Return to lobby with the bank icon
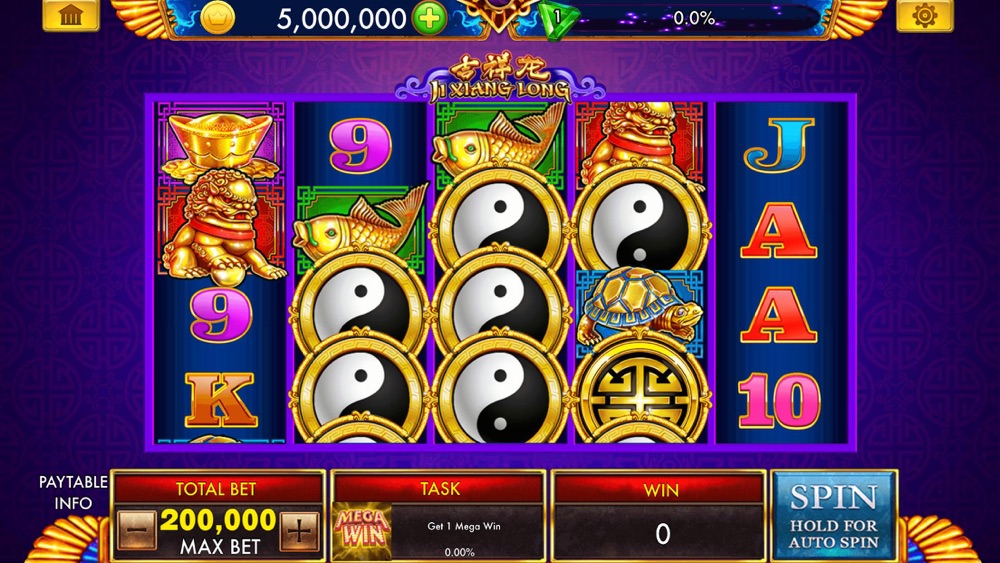This screenshot has height=563, width=1000. pos(71,15)
